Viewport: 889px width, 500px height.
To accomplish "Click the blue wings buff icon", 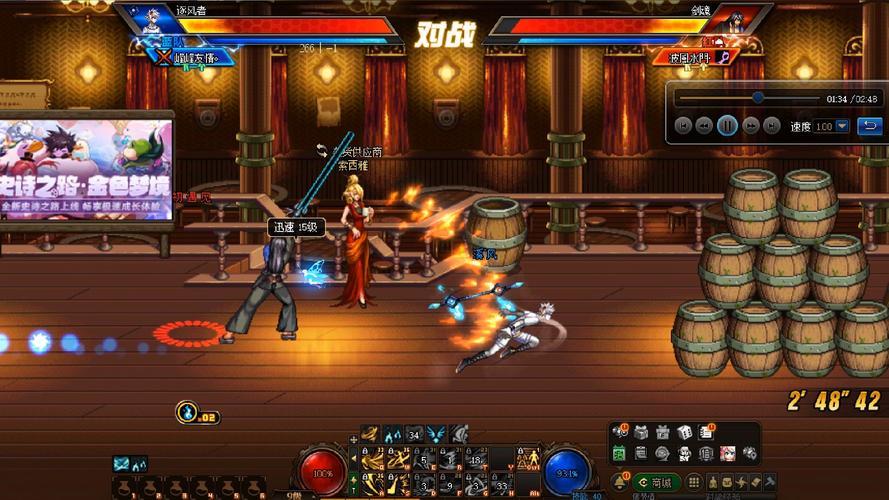I will [x=436, y=433].
